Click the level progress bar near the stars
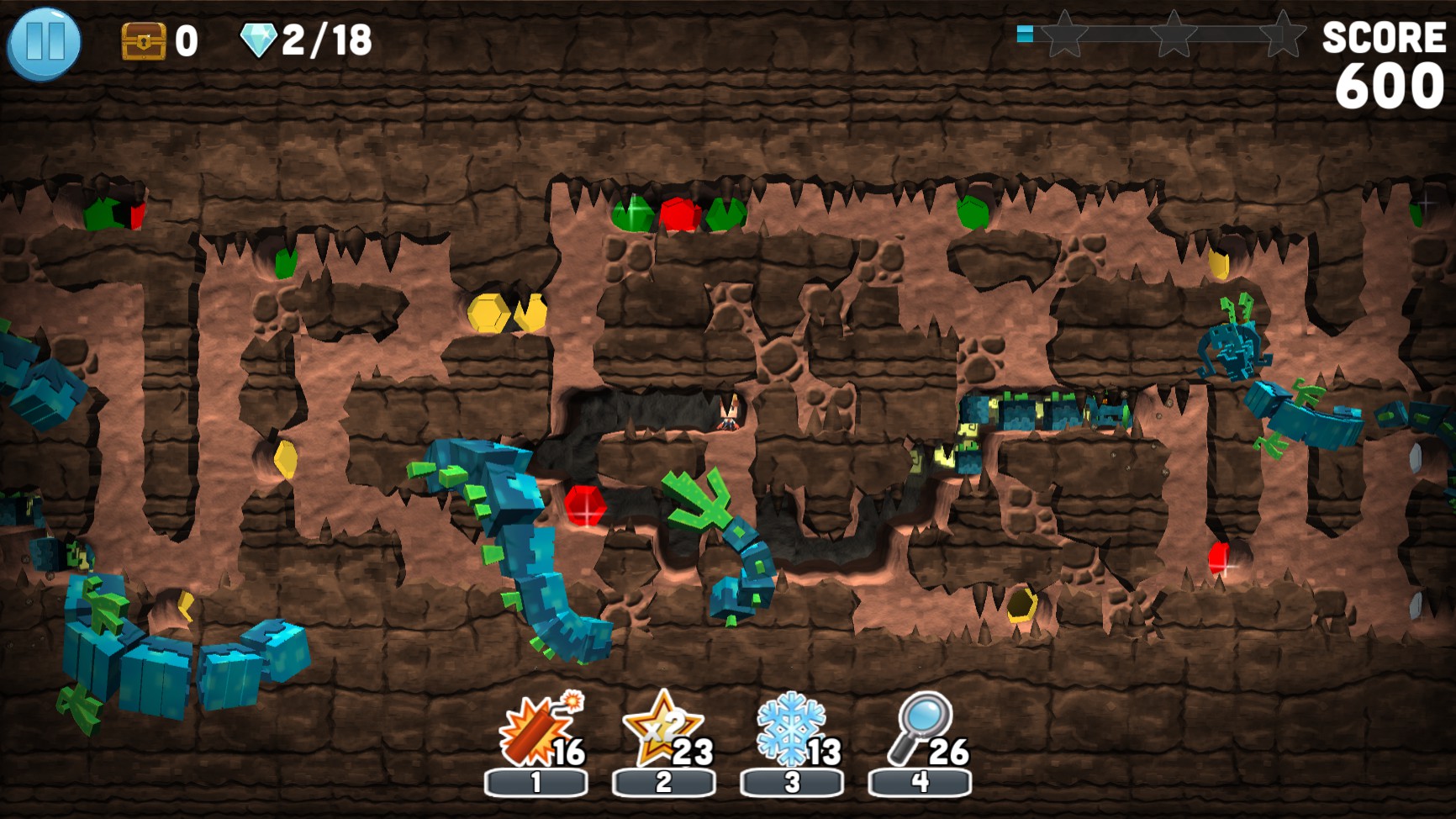 pyautogui.click(x=1126, y=34)
